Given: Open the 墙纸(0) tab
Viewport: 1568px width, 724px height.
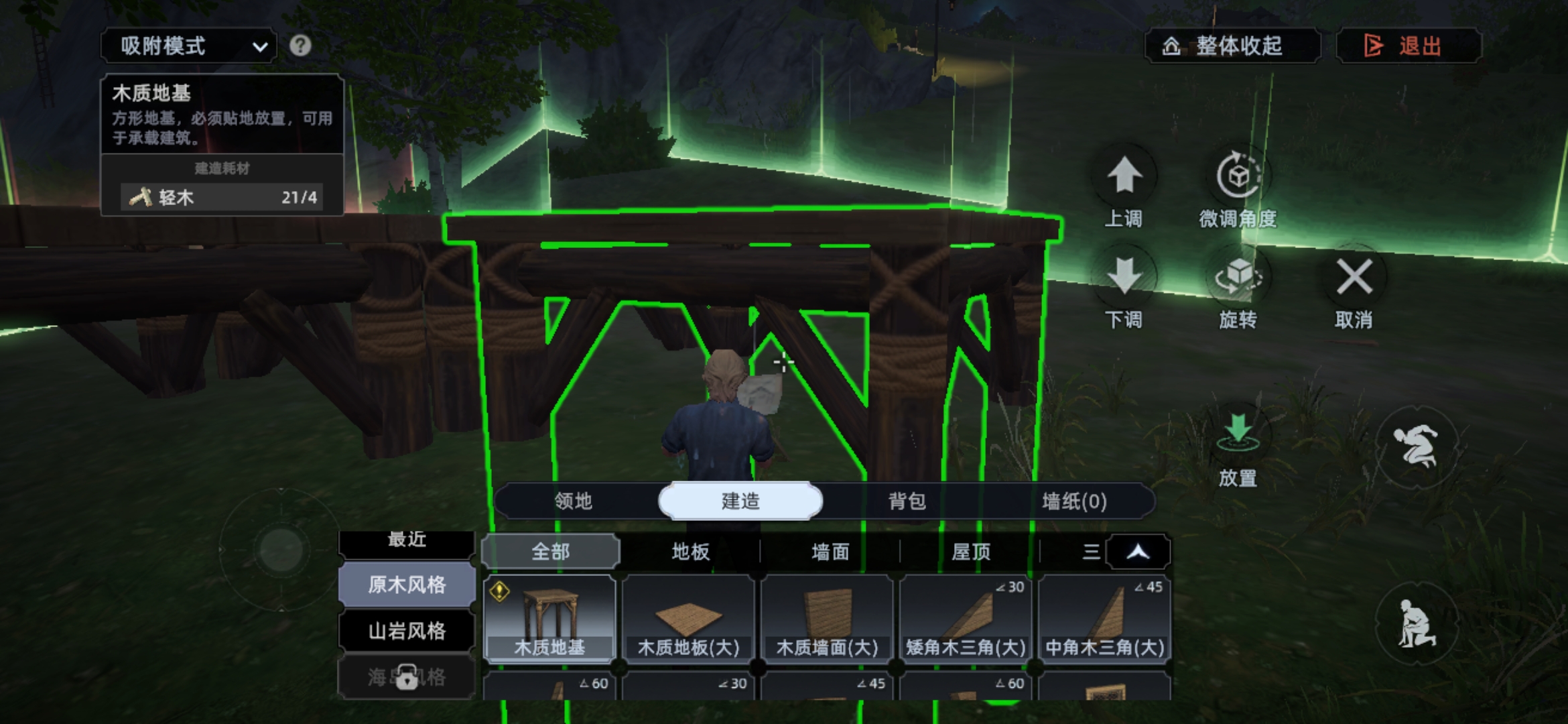Looking at the screenshot, I should pyautogui.click(x=1073, y=501).
